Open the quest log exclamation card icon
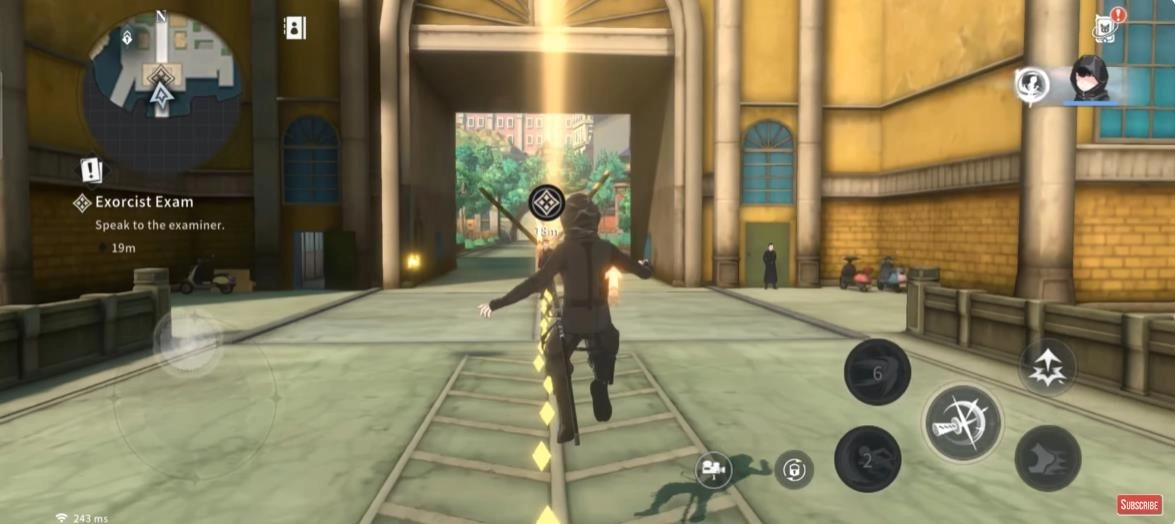 pyautogui.click(x=92, y=170)
